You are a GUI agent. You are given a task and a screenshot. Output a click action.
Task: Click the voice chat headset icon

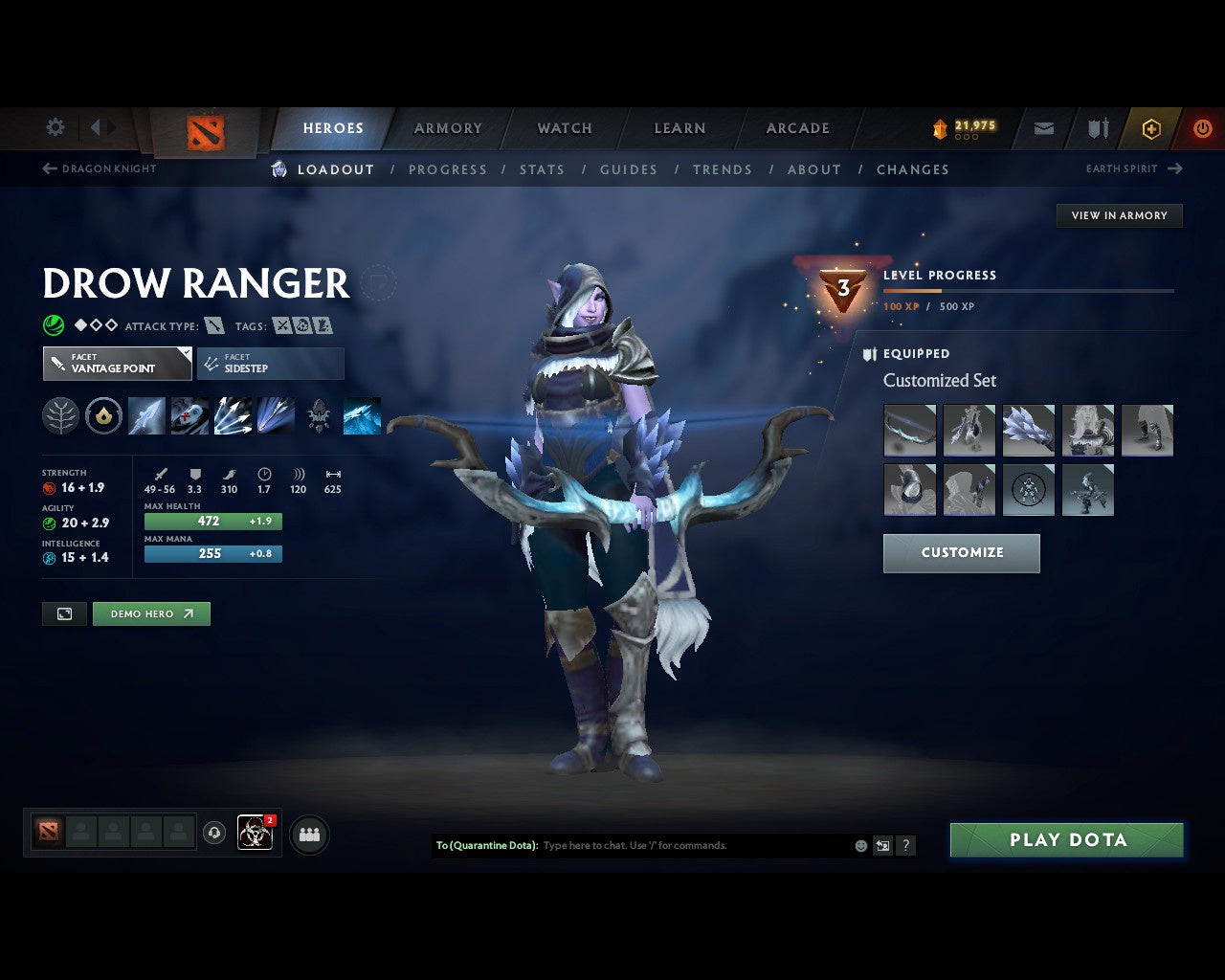pos(214,834)
